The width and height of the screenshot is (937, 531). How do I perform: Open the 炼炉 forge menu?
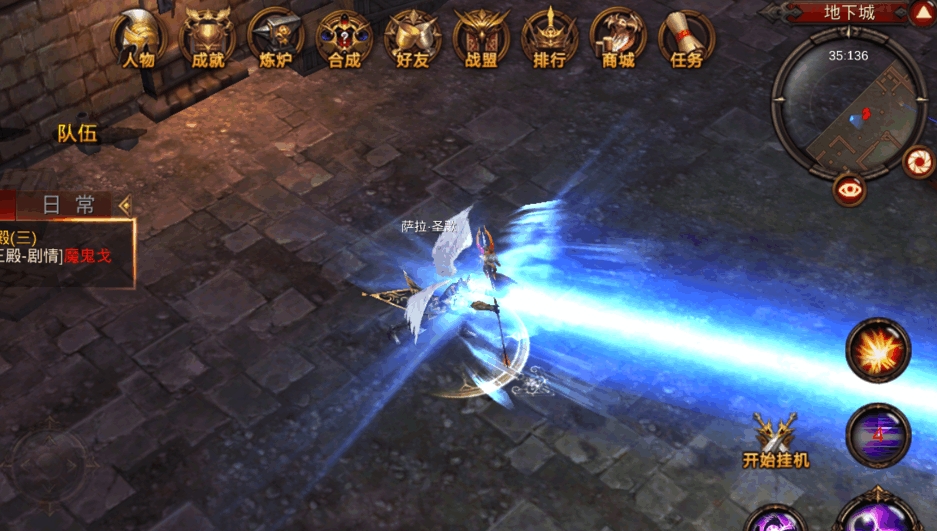tap(275, 39)
